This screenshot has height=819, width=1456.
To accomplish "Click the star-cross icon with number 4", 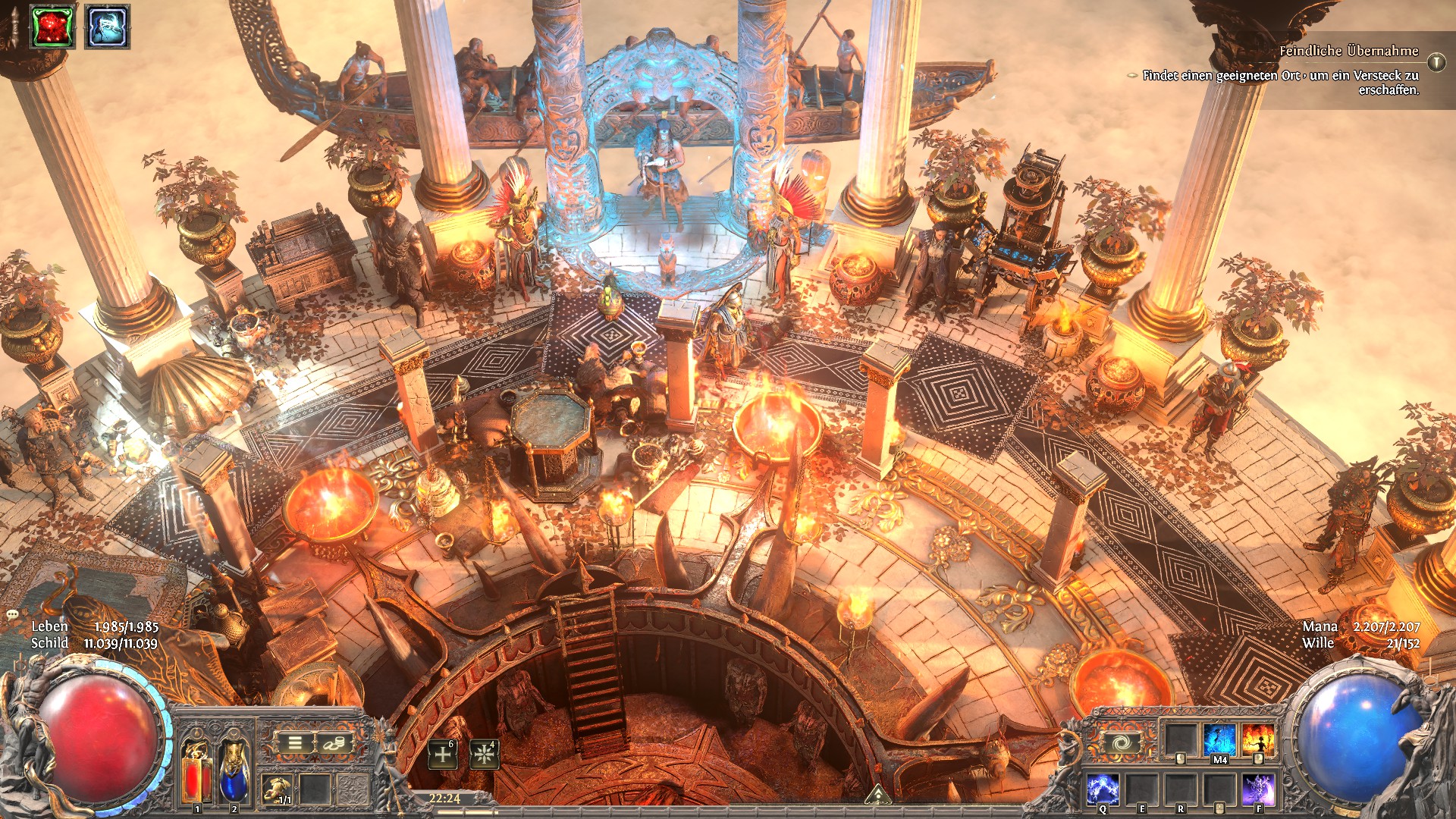I will tap(483, 754).
